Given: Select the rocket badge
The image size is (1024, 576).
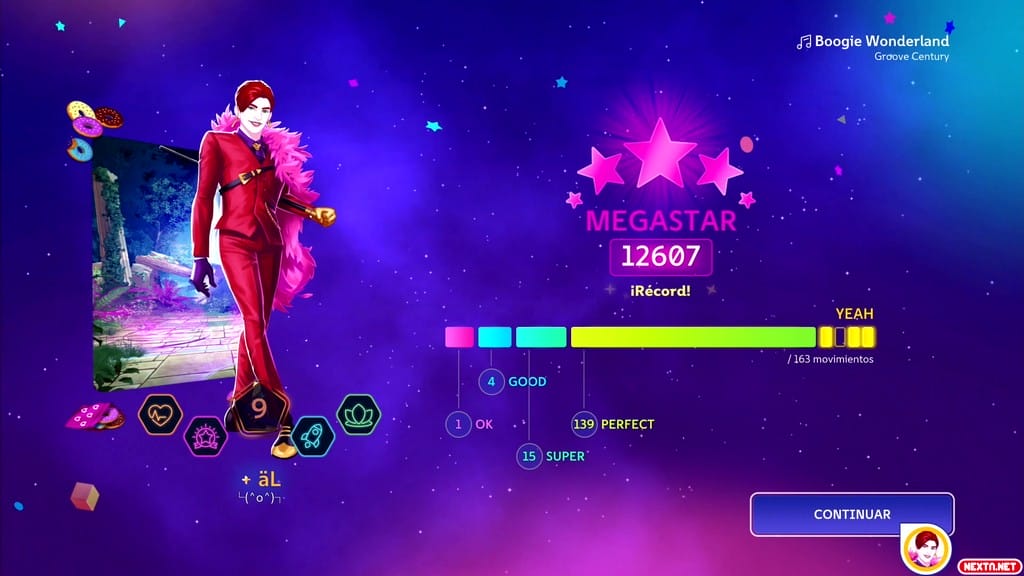Looking at the screenshot, I should 313,436.
